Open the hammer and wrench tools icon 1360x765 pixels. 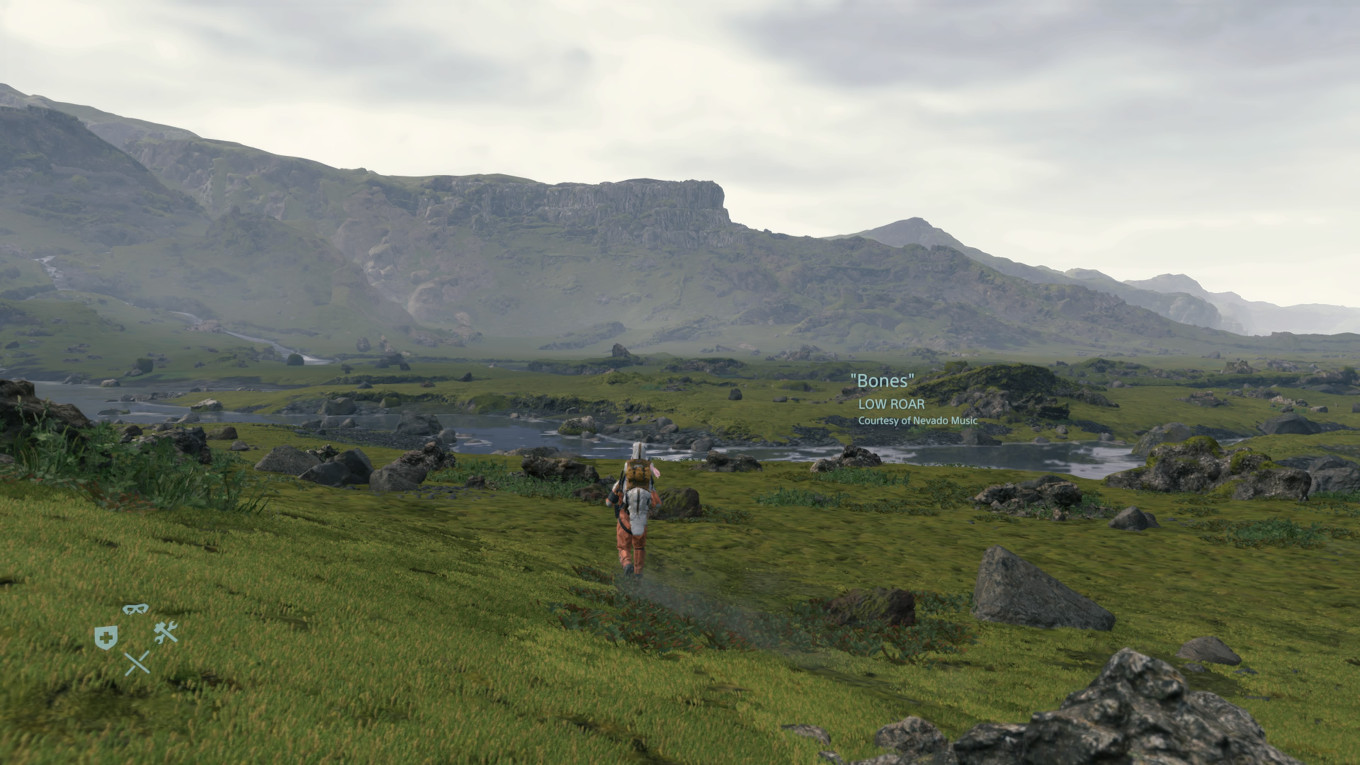165,632
